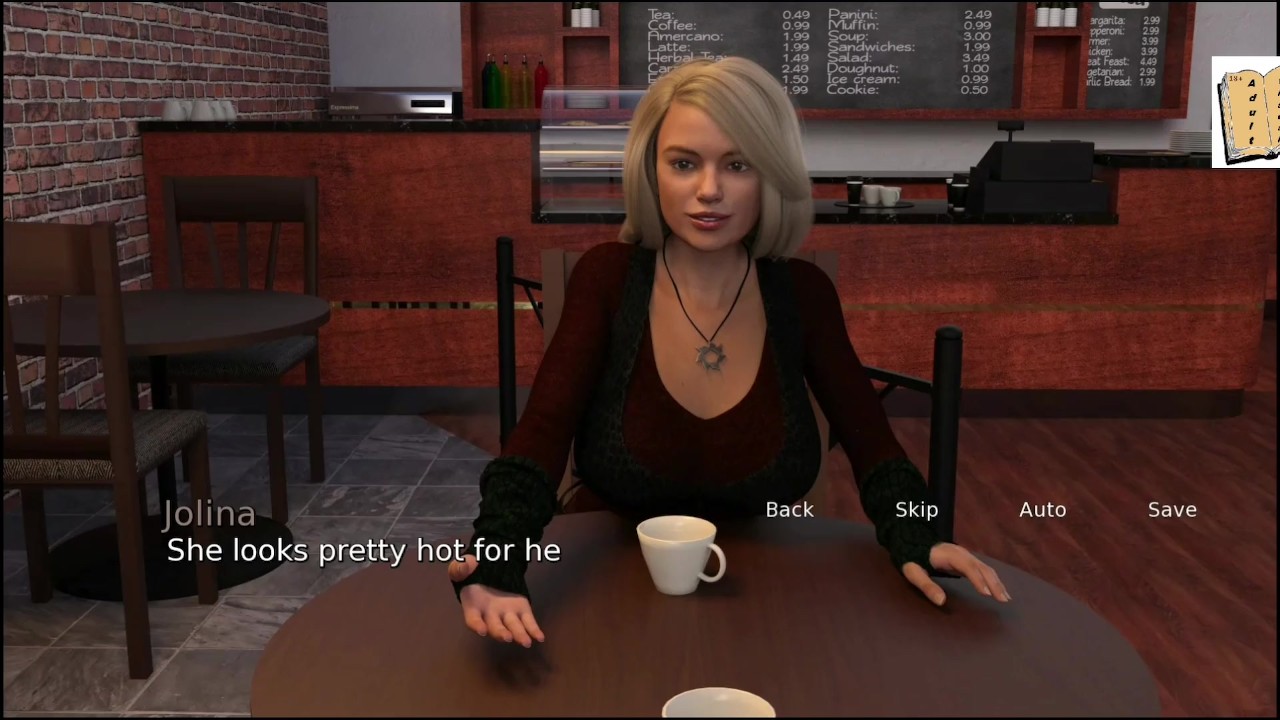Screen dimensions: 1280x720
Task: Go back to the previous dialogue line
Action: [789, 510]
